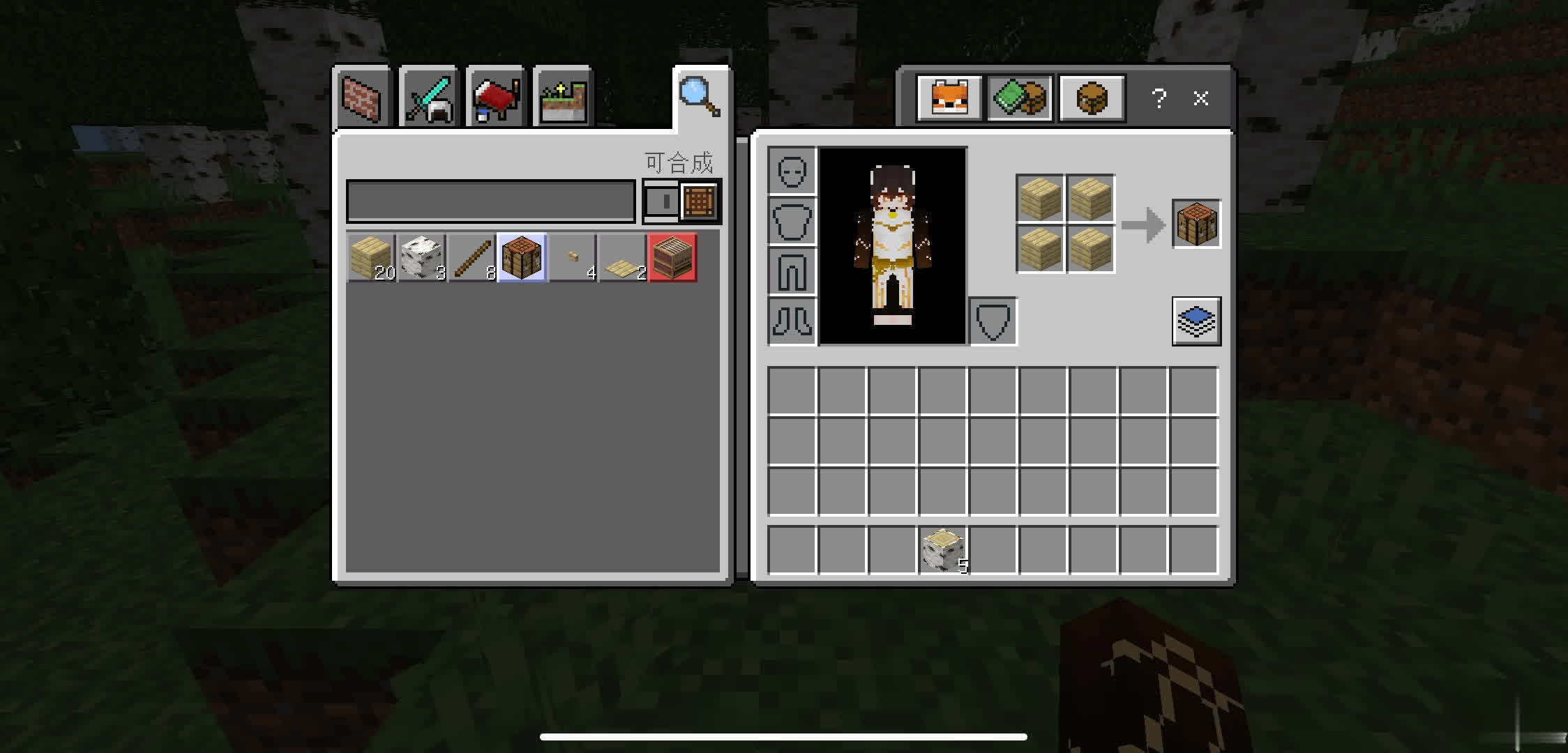Open help with the question mark button

tap(1159, 98)
